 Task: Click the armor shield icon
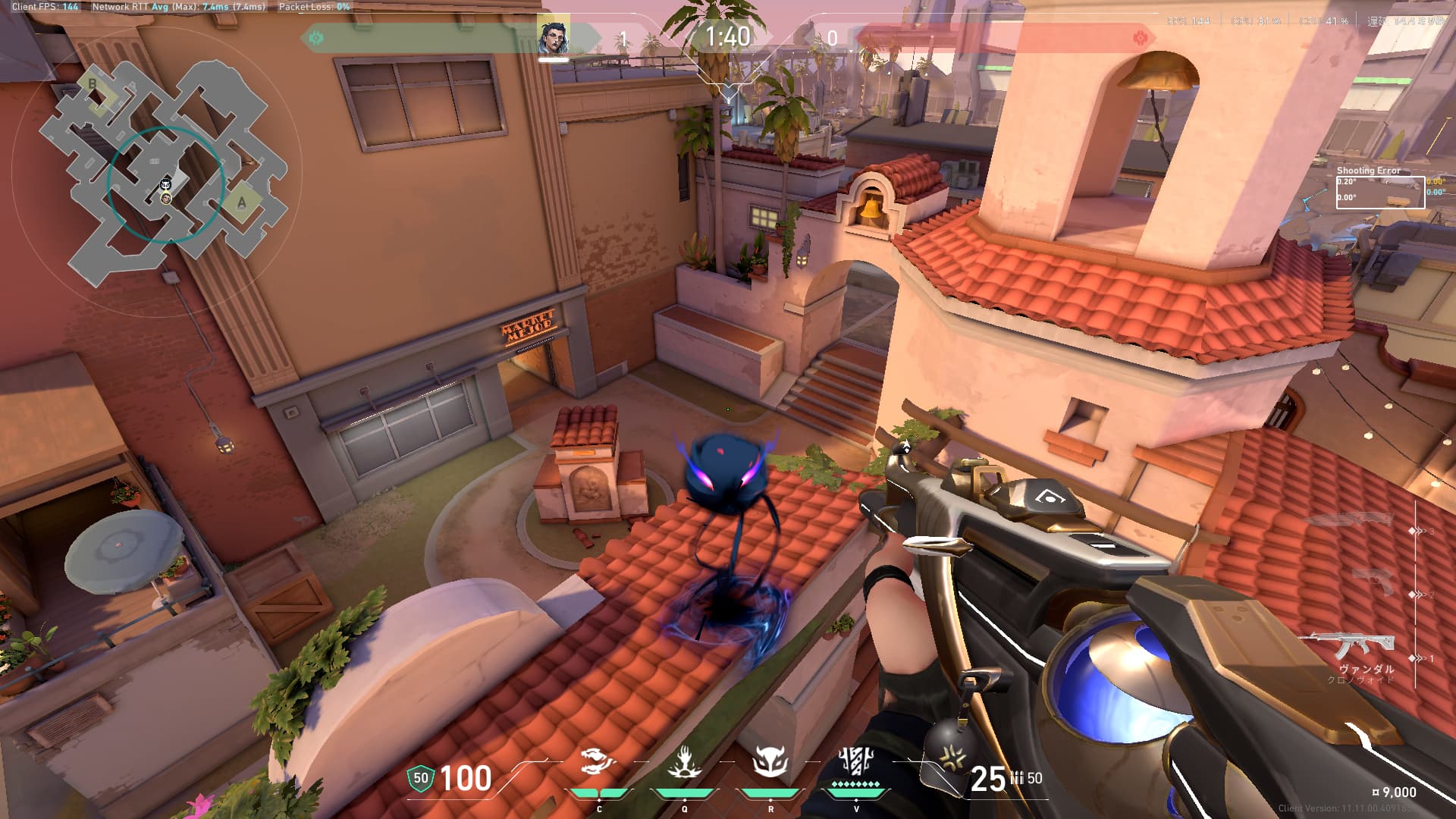point(420,778)
